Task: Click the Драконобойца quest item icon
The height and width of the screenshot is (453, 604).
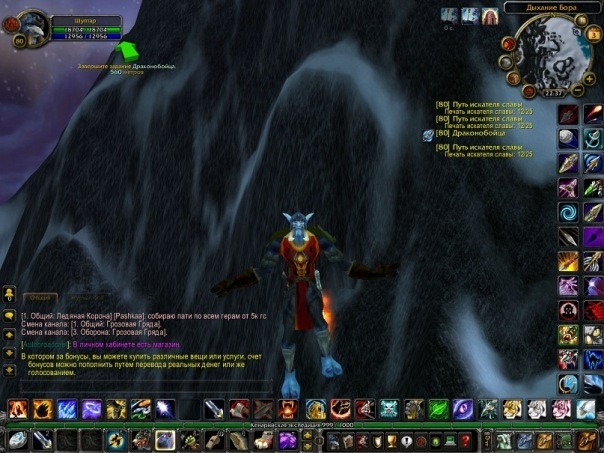Action: 428,134
